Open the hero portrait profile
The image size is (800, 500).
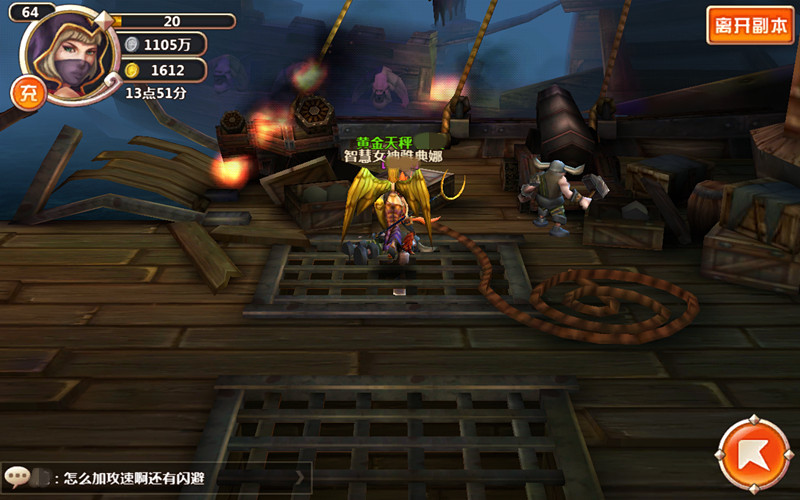(x=70, y=55)
